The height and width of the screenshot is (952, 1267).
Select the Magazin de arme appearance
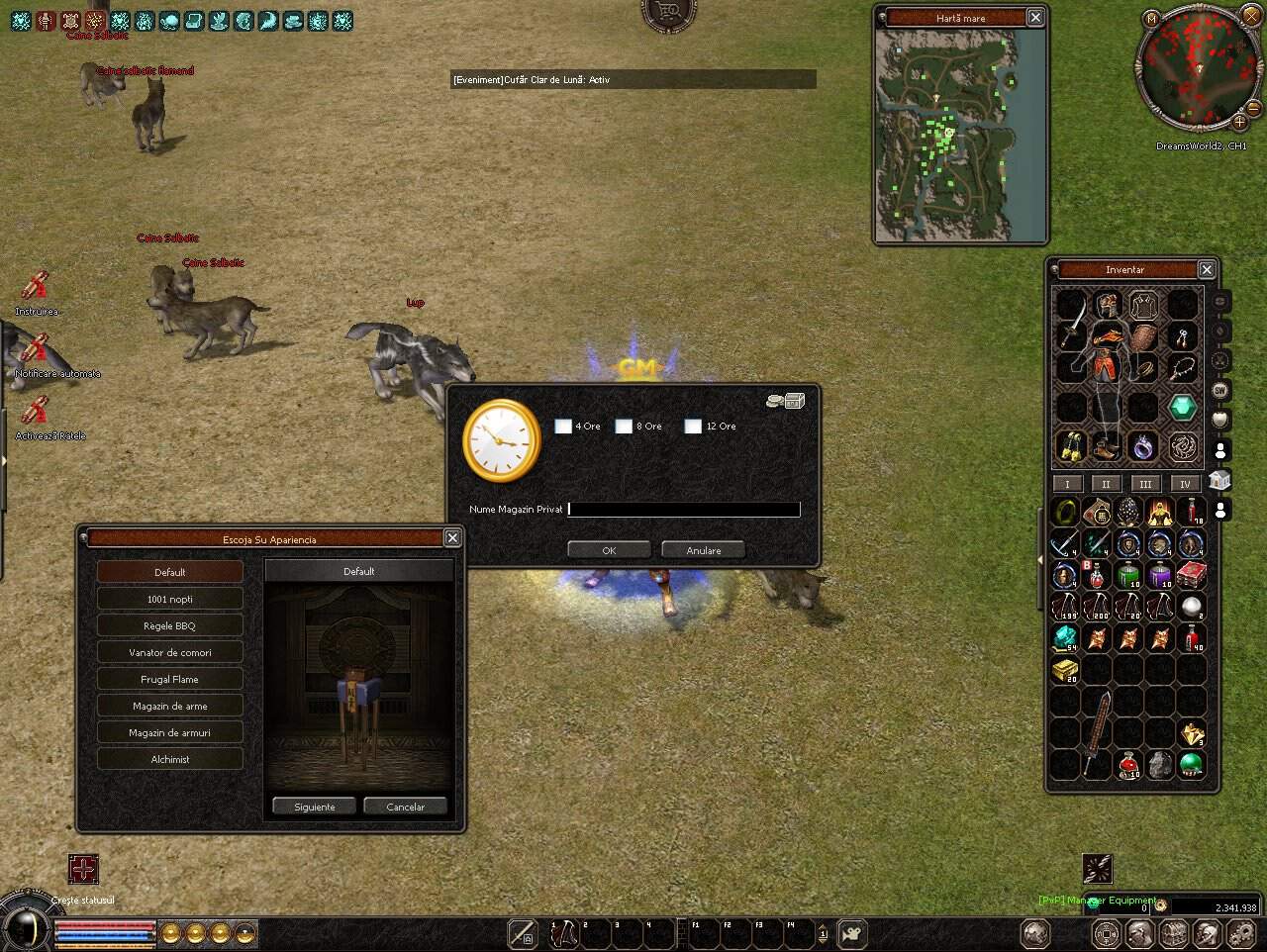click(169, 706)
